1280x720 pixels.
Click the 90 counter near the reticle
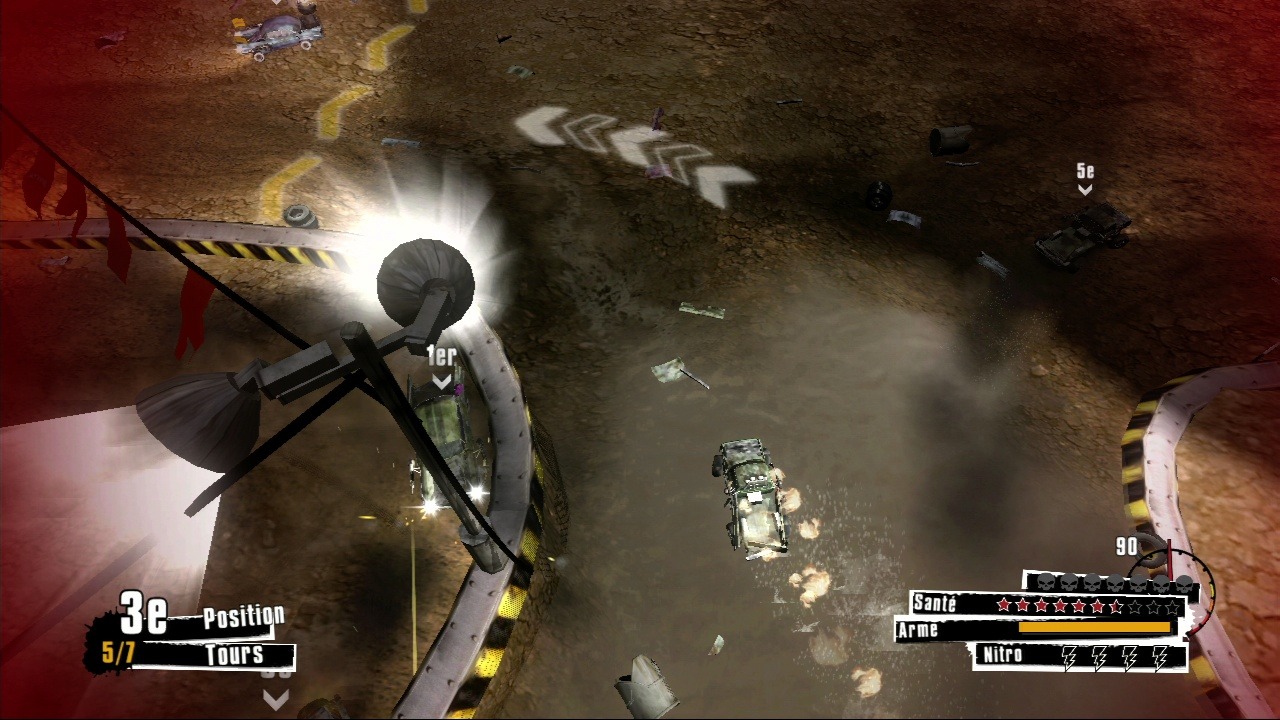[1125, 544]
